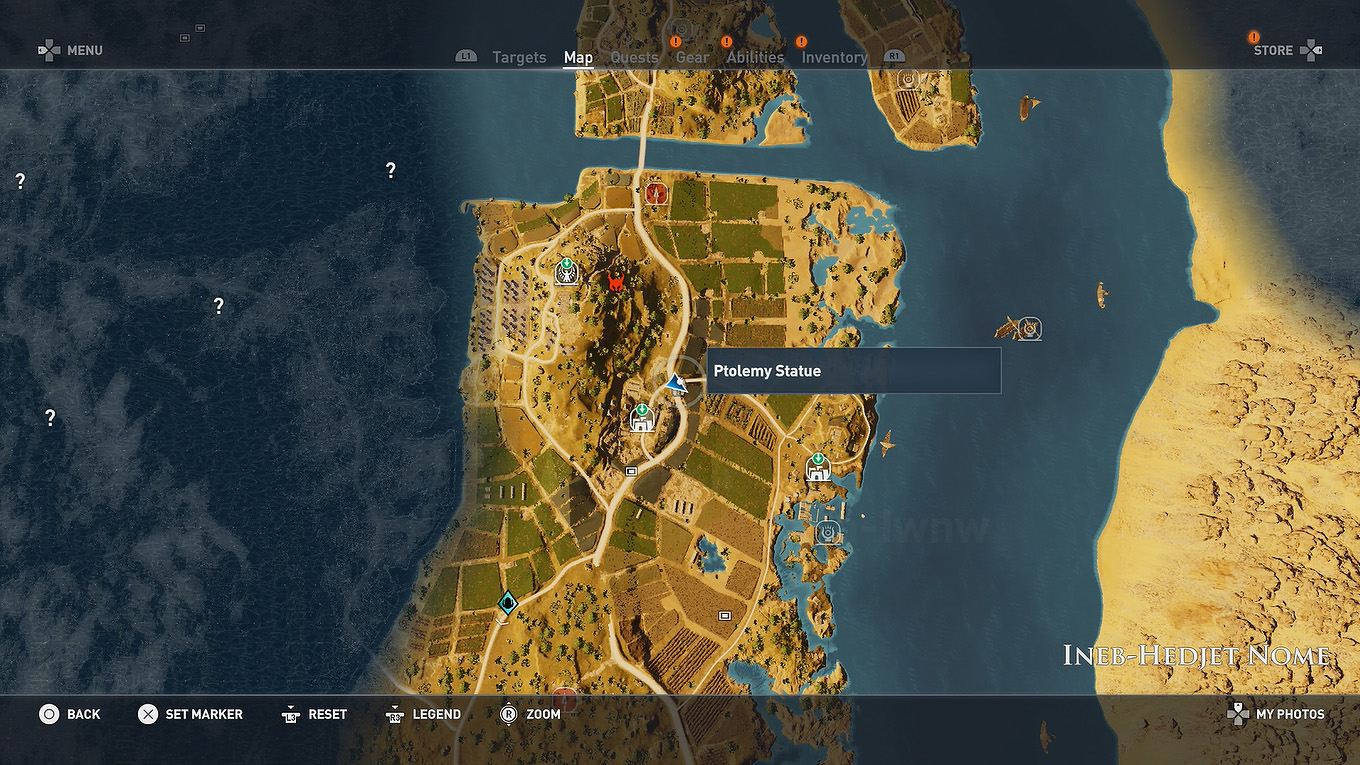The height and width of the screenshot is (765, 1360).
Task: Select the blue side quest diamond marker
Action: (506, 602)
